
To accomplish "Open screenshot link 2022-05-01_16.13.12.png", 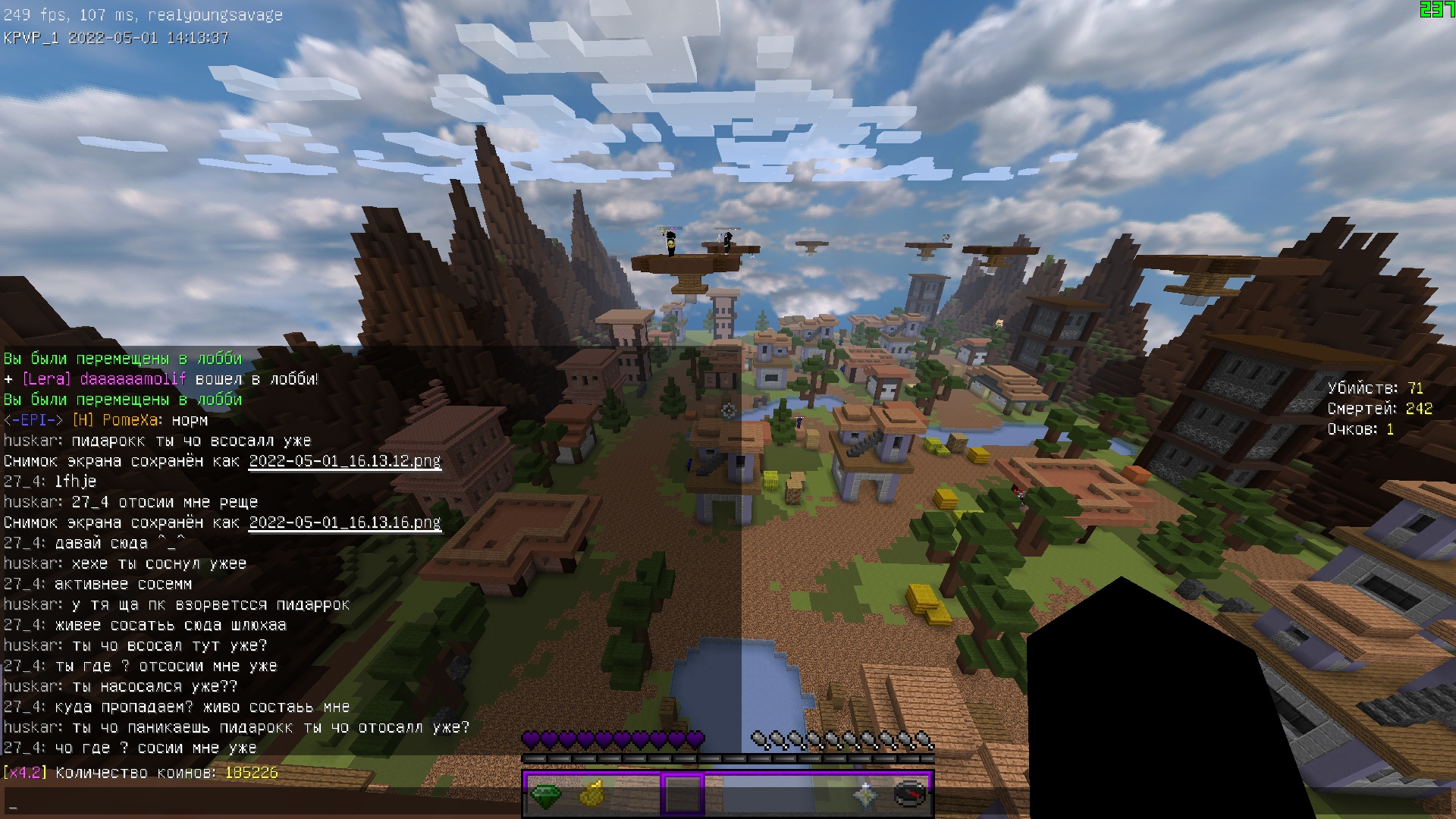I will (x=345, y=461).
